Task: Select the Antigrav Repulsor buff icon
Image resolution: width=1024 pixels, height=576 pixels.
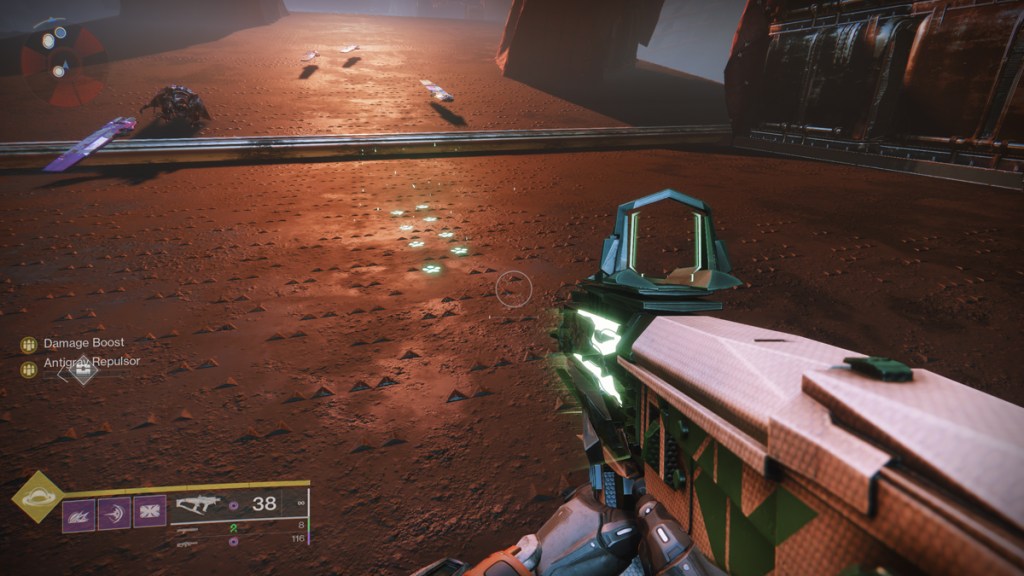Action: point(28,369)
